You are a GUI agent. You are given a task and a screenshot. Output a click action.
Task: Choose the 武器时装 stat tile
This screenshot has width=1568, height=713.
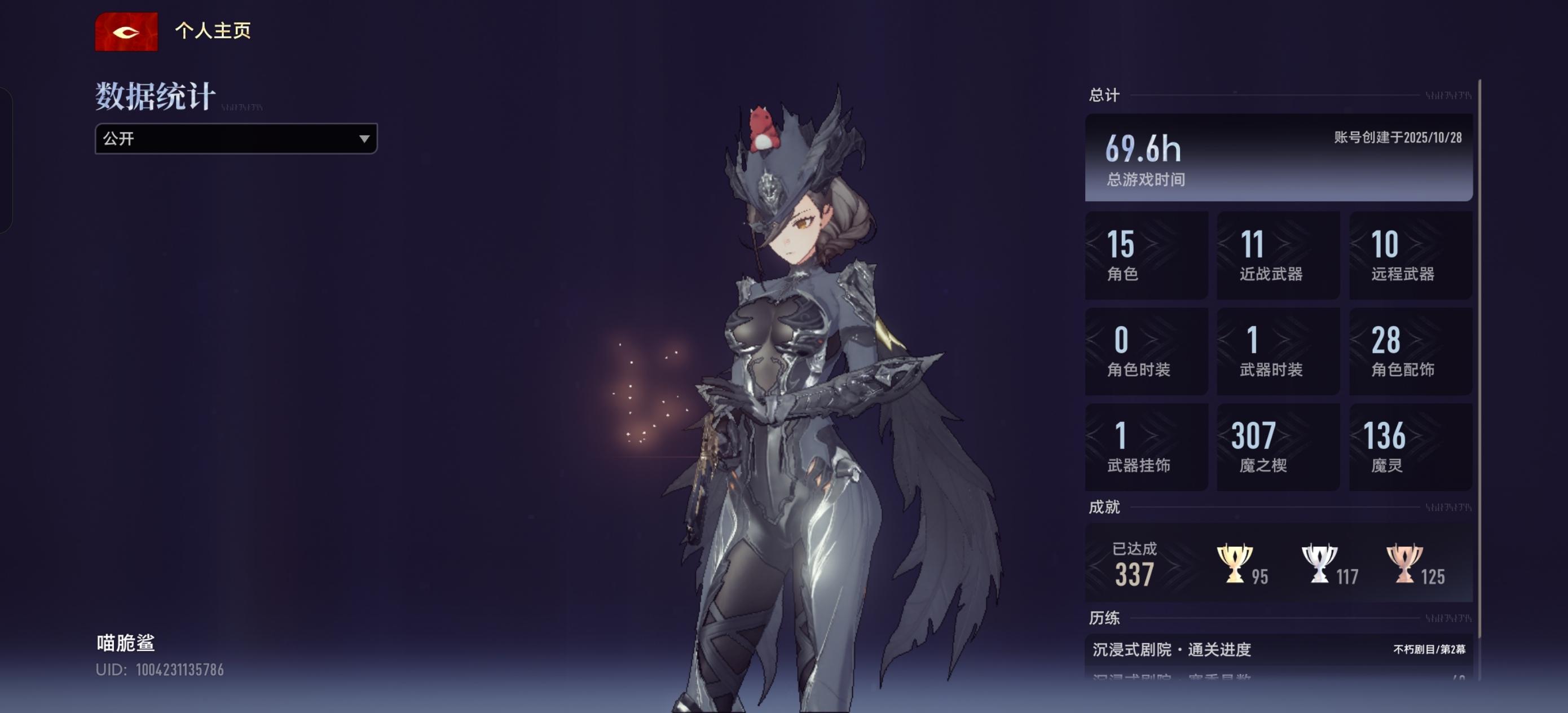click(x=1278, y=351)
